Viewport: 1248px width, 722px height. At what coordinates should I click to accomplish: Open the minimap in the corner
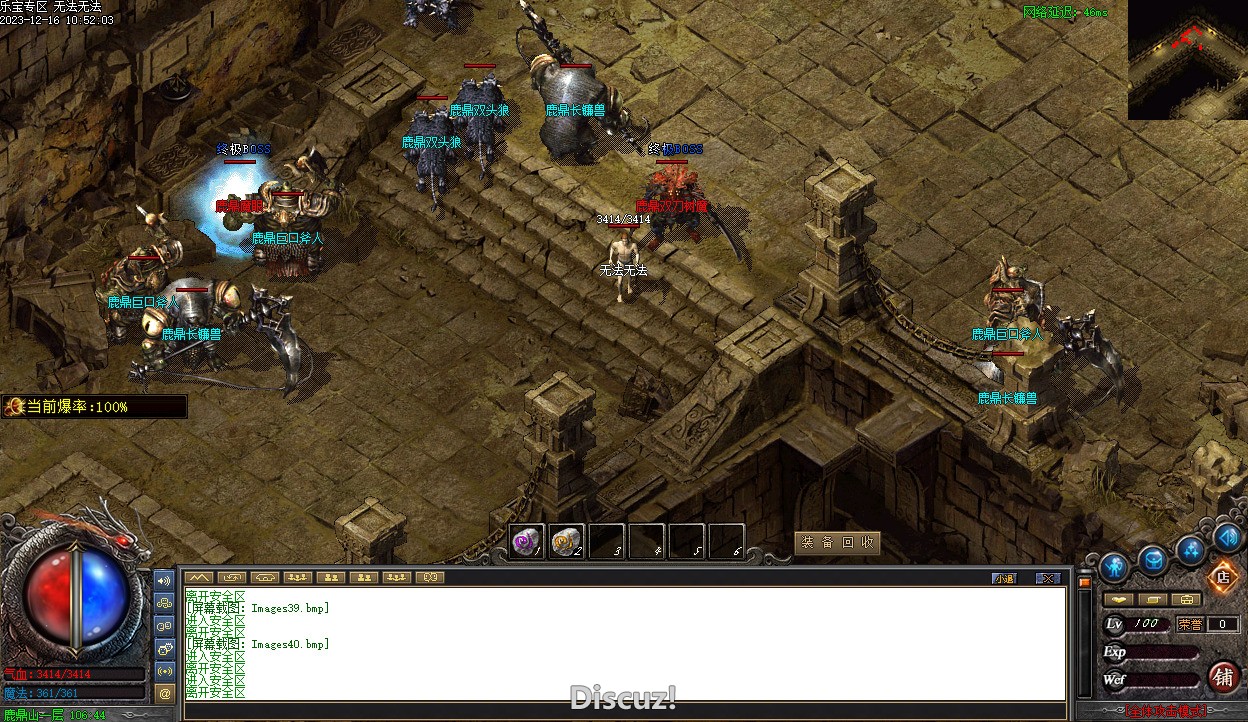pyautogui.click(x=1188, y=60)
